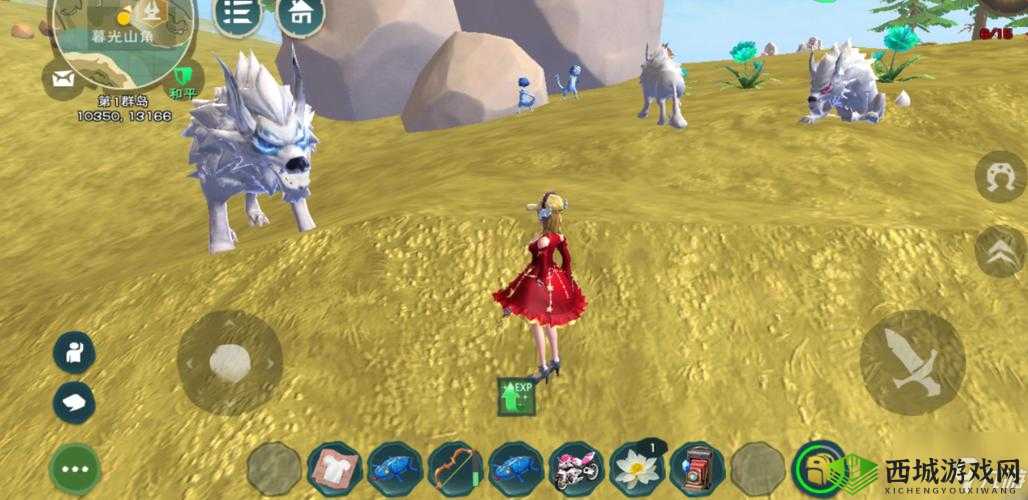The height and width of the screenshot is (500, 1028).
Task: Select the bow hotbar slot
Action: [455, 467]
